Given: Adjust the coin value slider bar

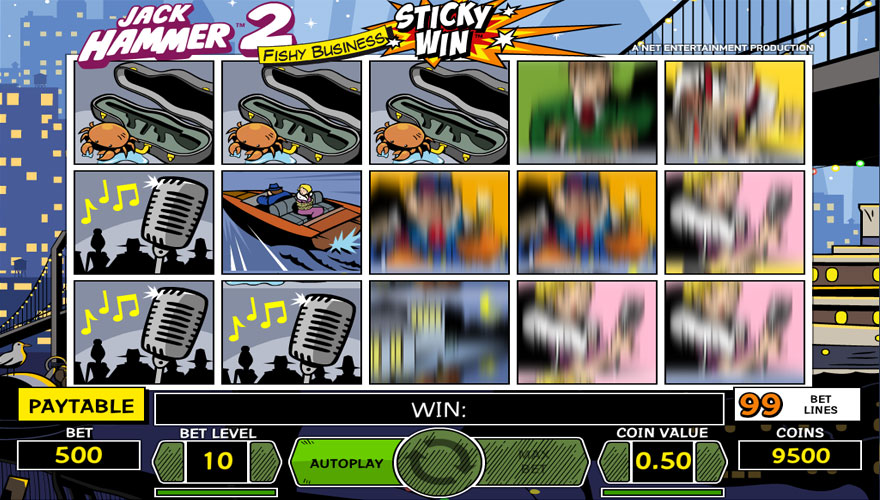Looking at the screenshot, I should click(x=662, y=492).
